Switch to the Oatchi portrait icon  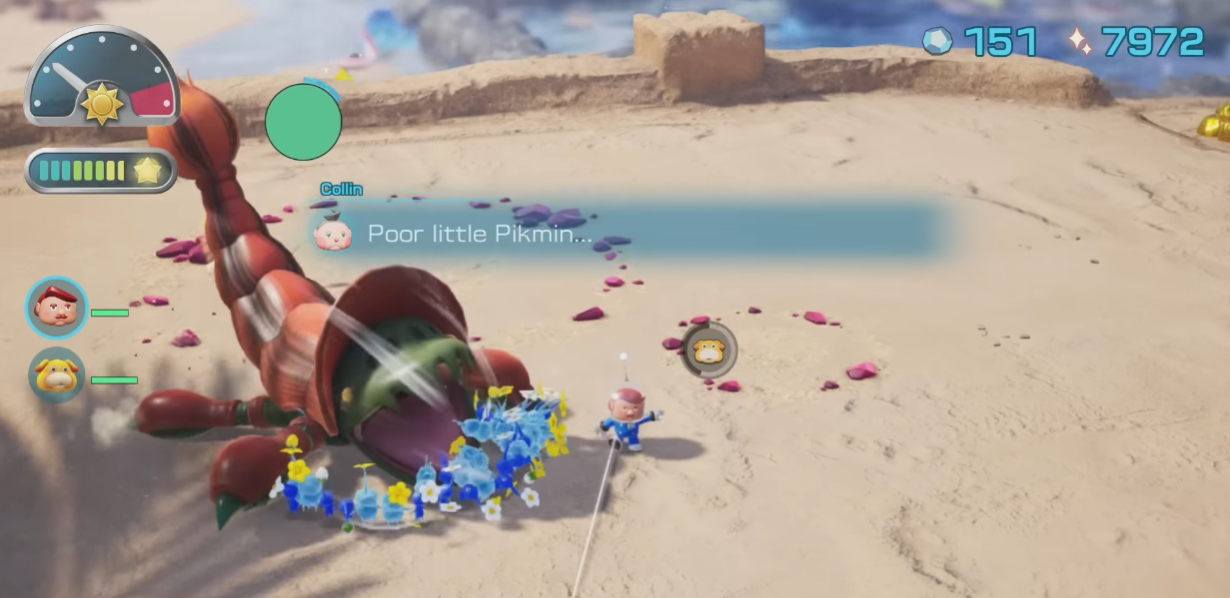coord(57,376)
